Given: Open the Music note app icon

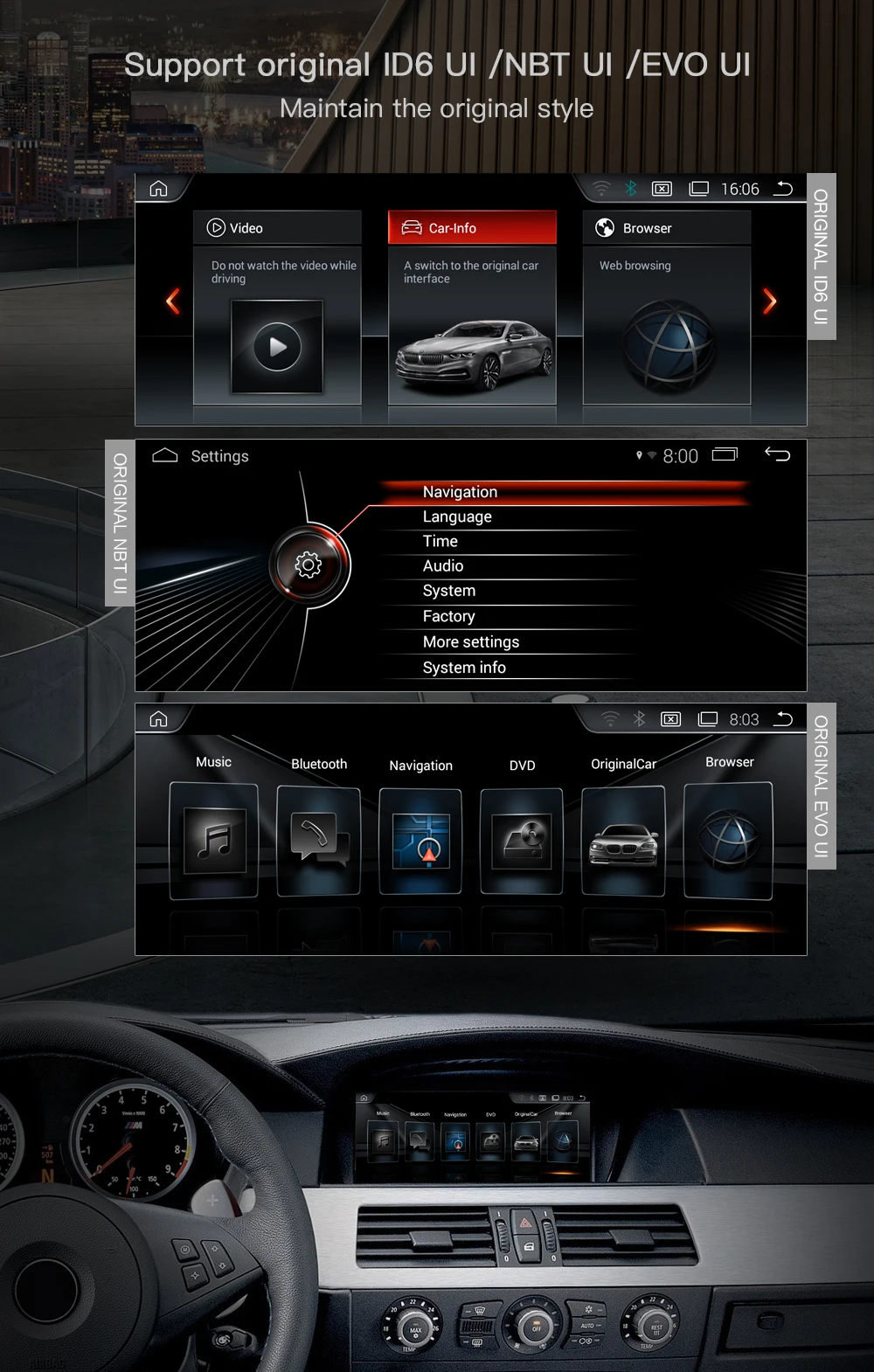Looking at the screenshot, I should pos(214,841).
